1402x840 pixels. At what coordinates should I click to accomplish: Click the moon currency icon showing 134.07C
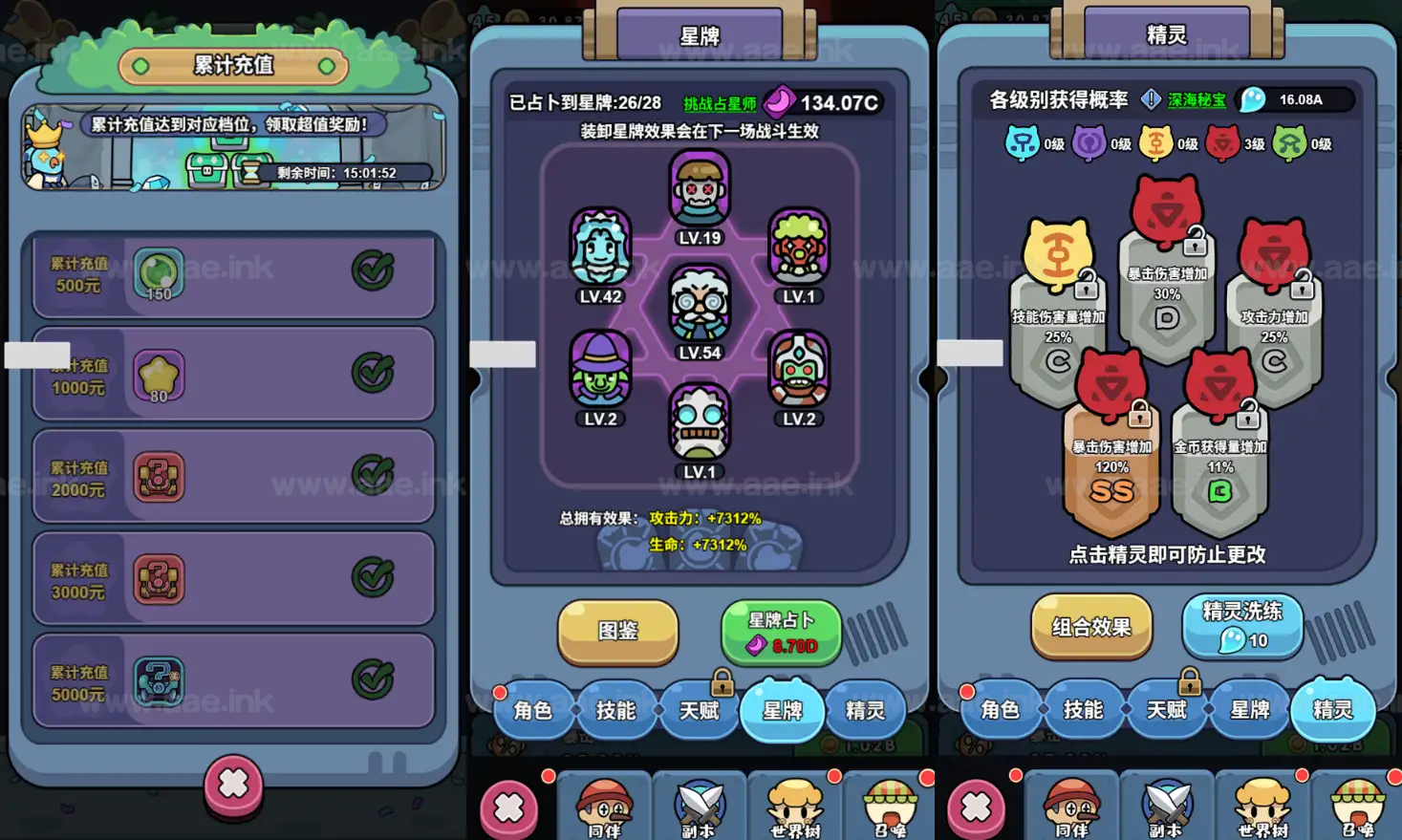(780, 101)
